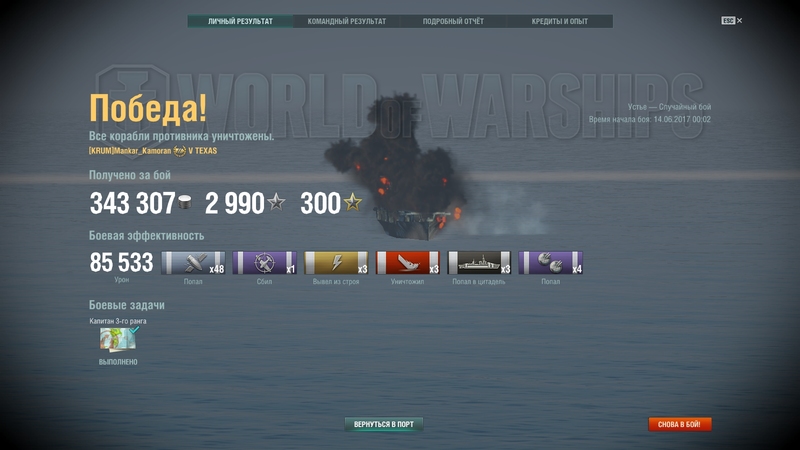800x450 pixels.
Task: Click Вернуться в порт button
Action: tap(384, 424)
